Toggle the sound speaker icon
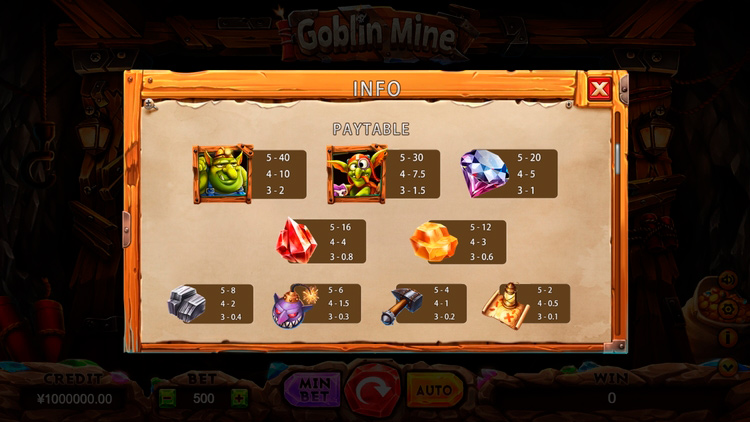This screenshot has width=750, height=422. click(x=727, y=281)
